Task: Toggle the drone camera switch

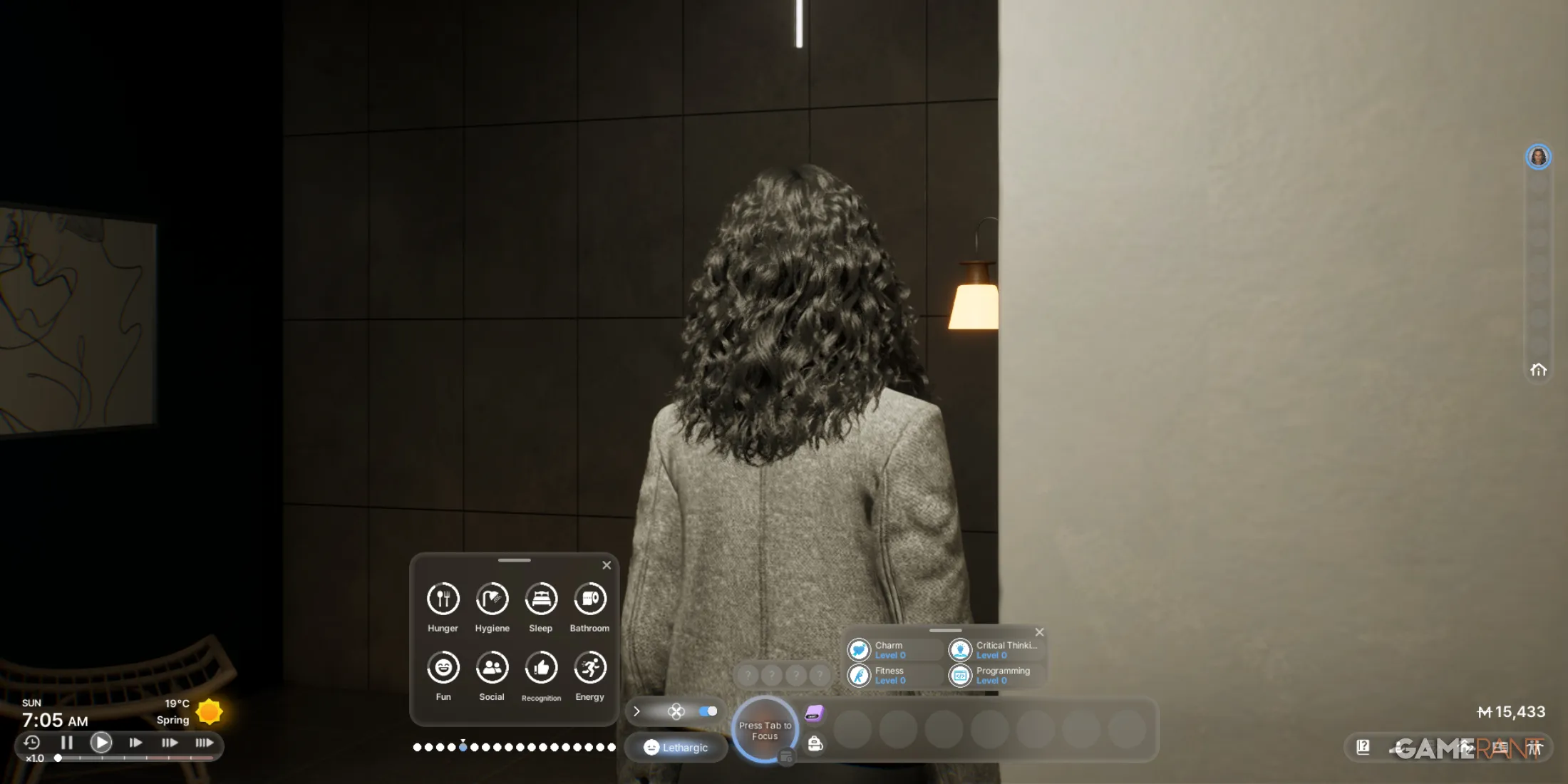Action: [x=708, y=711]
